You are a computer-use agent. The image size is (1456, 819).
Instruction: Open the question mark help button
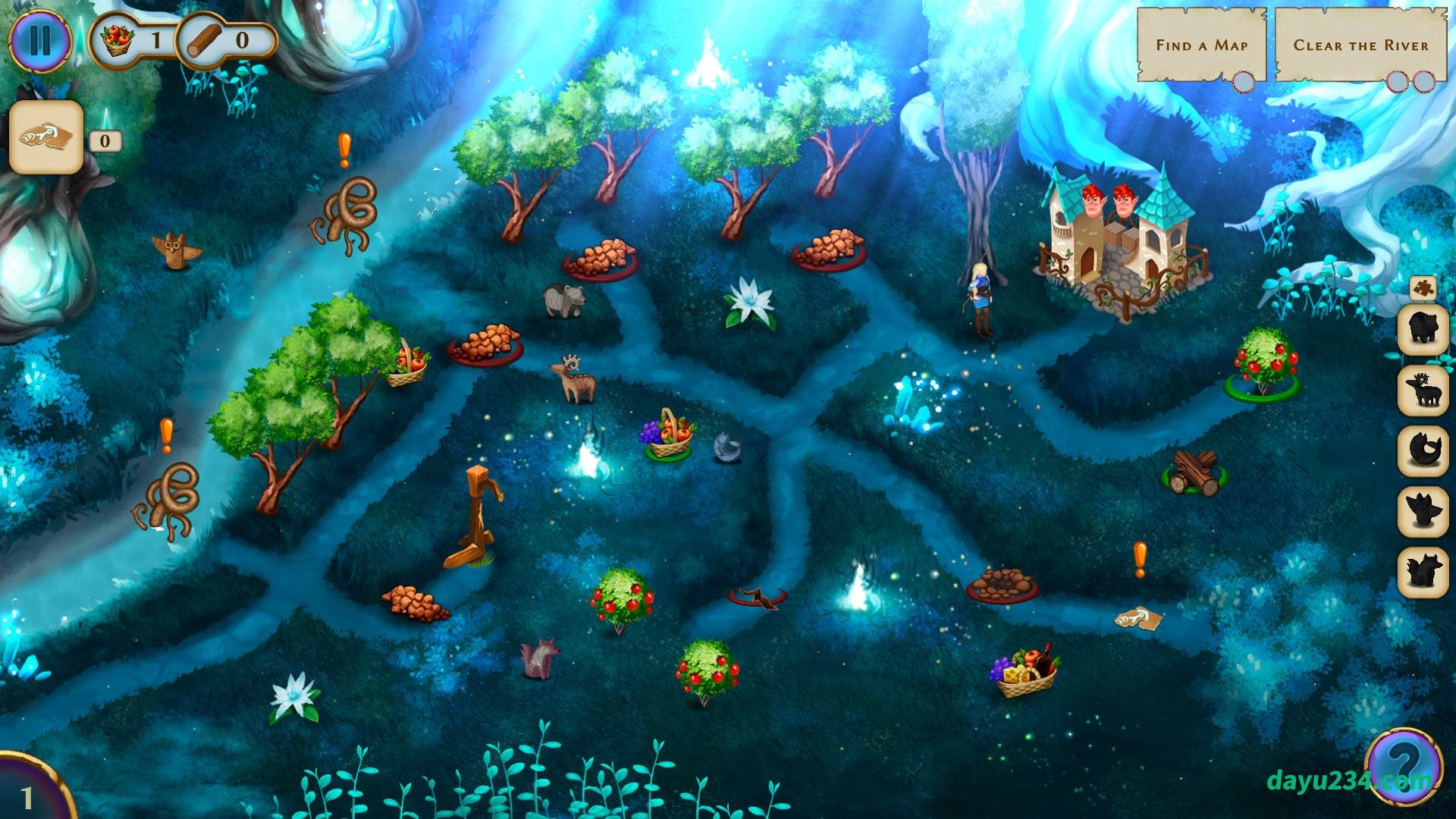[1403, 763]
